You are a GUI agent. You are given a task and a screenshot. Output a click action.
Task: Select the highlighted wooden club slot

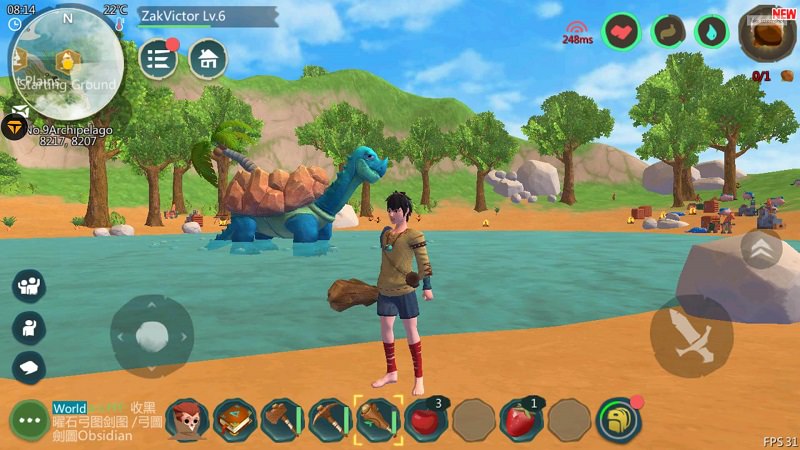click(378, 420)
